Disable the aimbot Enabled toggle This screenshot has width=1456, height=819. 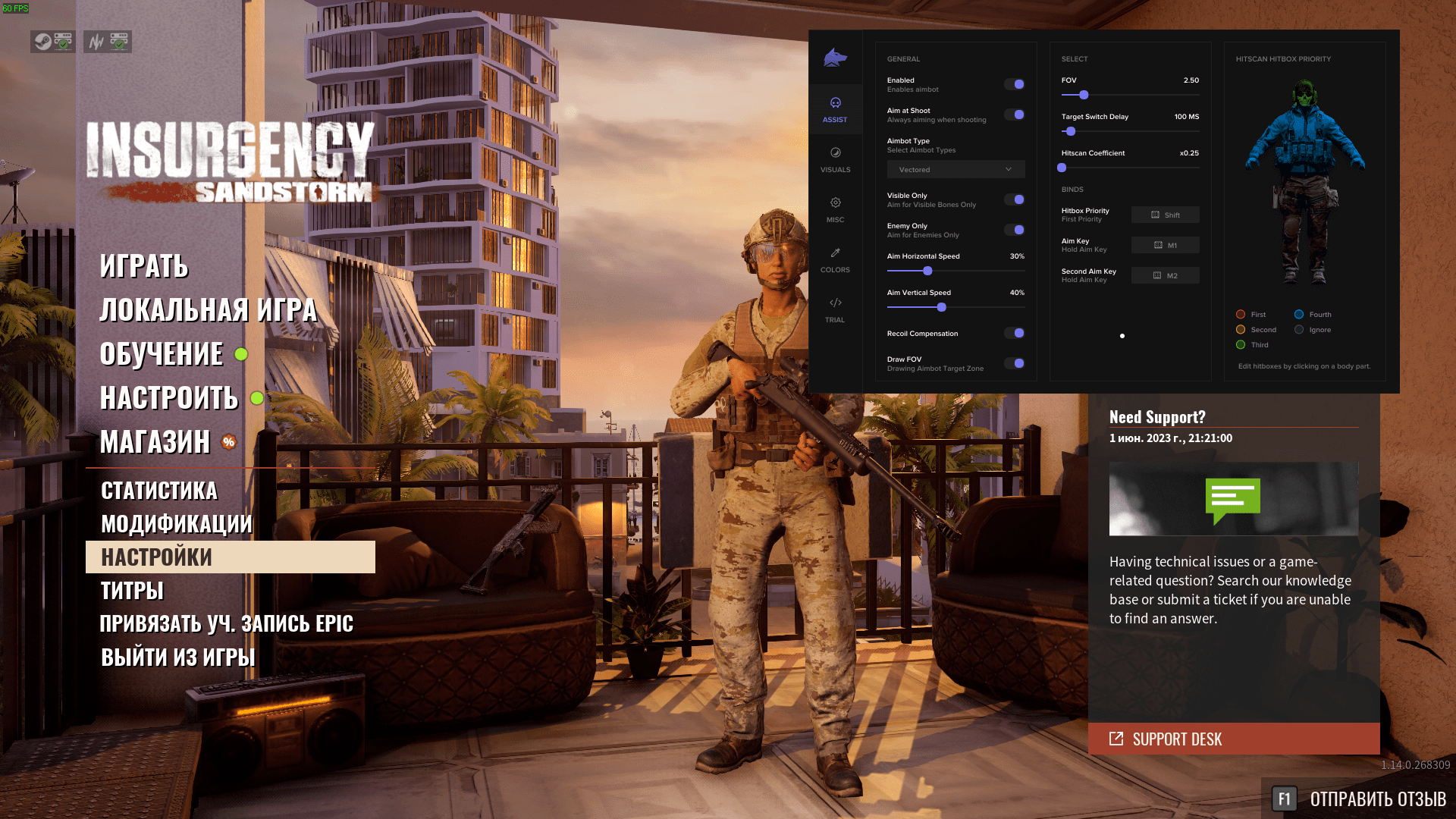point(1015,84)
